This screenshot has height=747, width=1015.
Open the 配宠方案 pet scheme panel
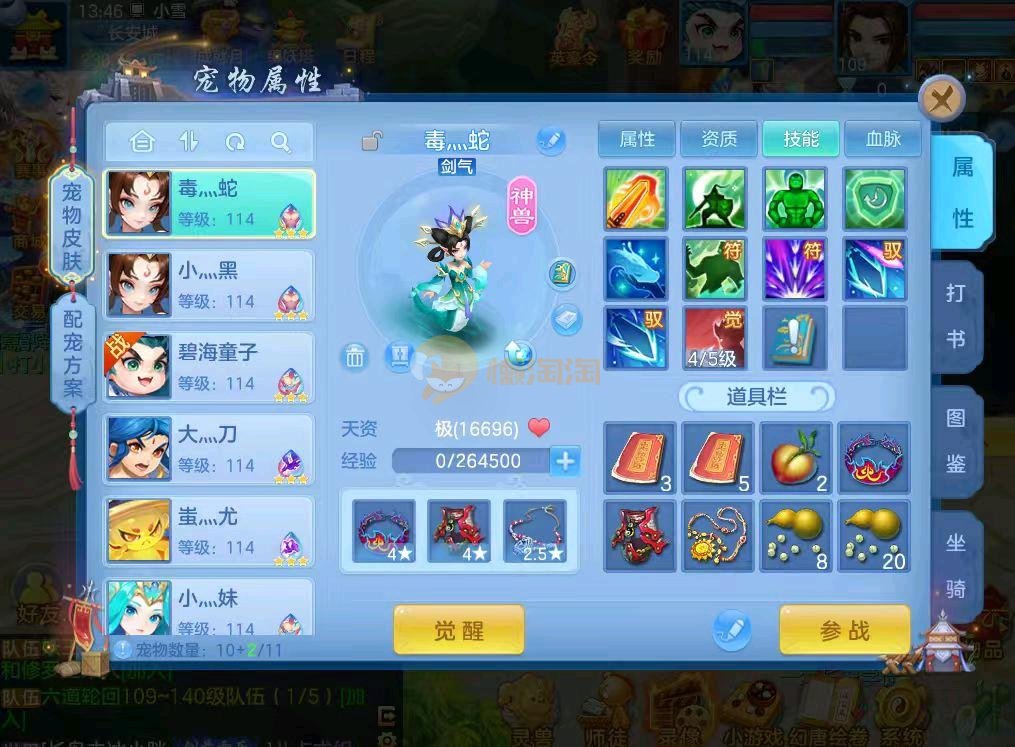[x=73, y=353]
